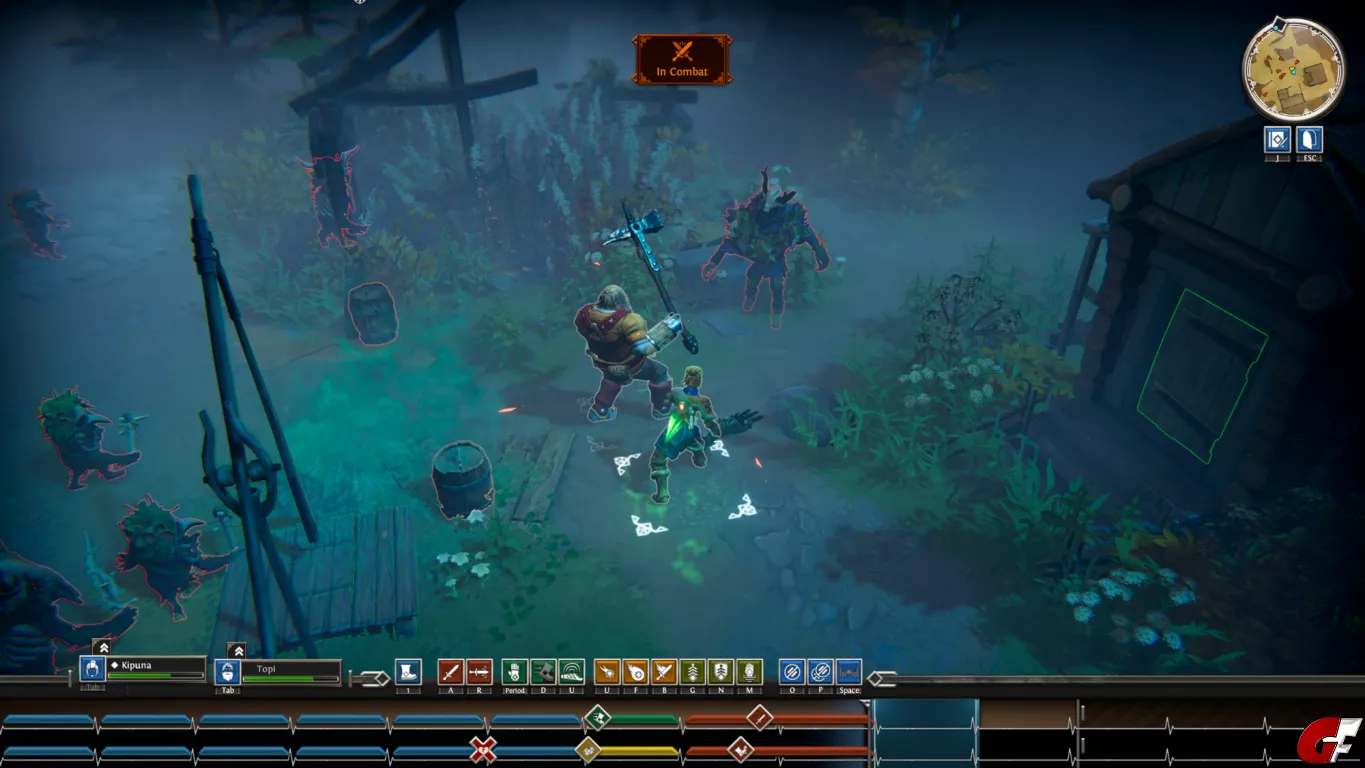Activate the olive figure ability
This screenshot has height=768, width=1365.
tap(749, 672)
